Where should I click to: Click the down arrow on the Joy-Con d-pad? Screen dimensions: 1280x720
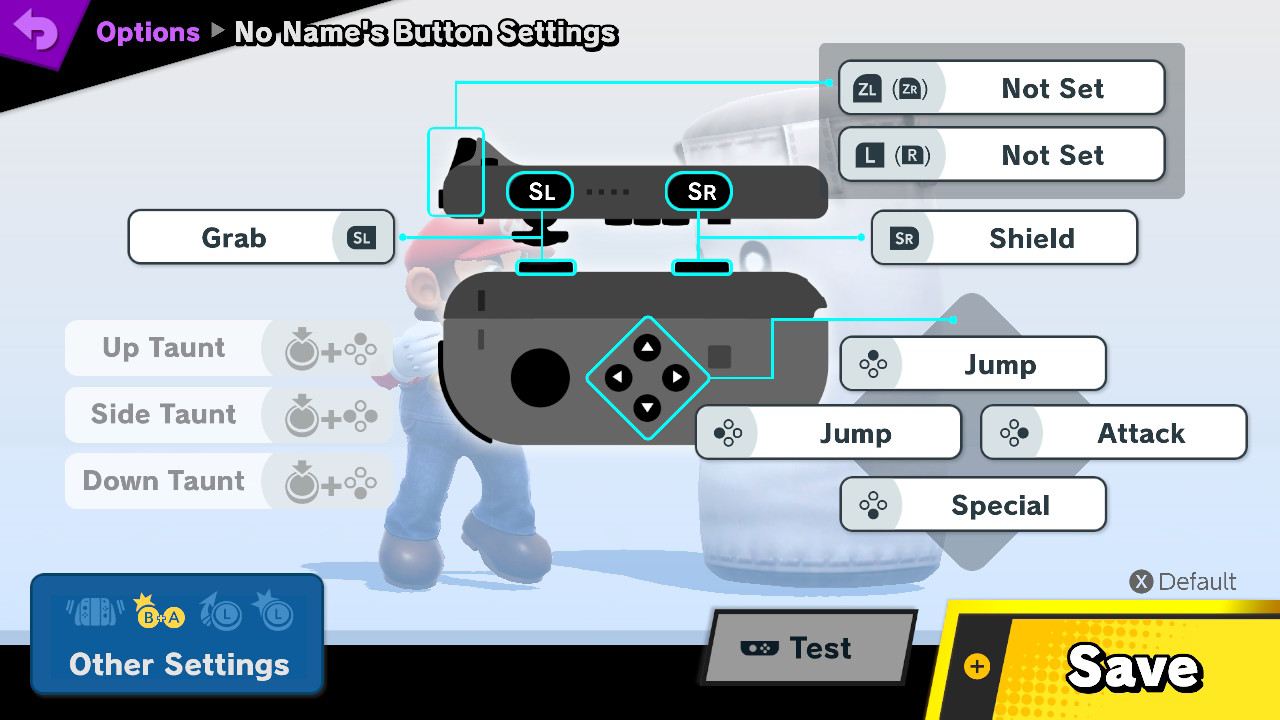pos(649,407)
